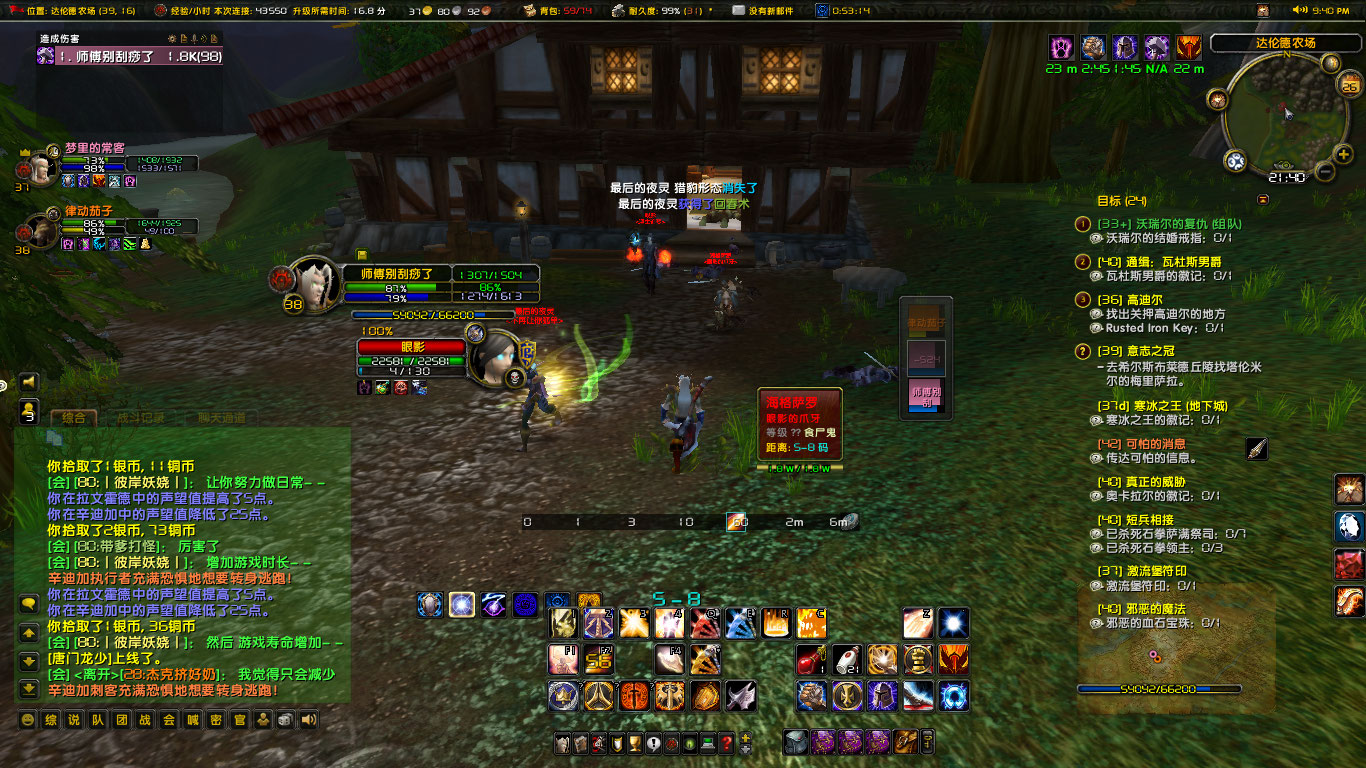Use the red healing potion icon on the action bar
The height and width of the screenshot is (768, 1366).
tap(812, 658)
